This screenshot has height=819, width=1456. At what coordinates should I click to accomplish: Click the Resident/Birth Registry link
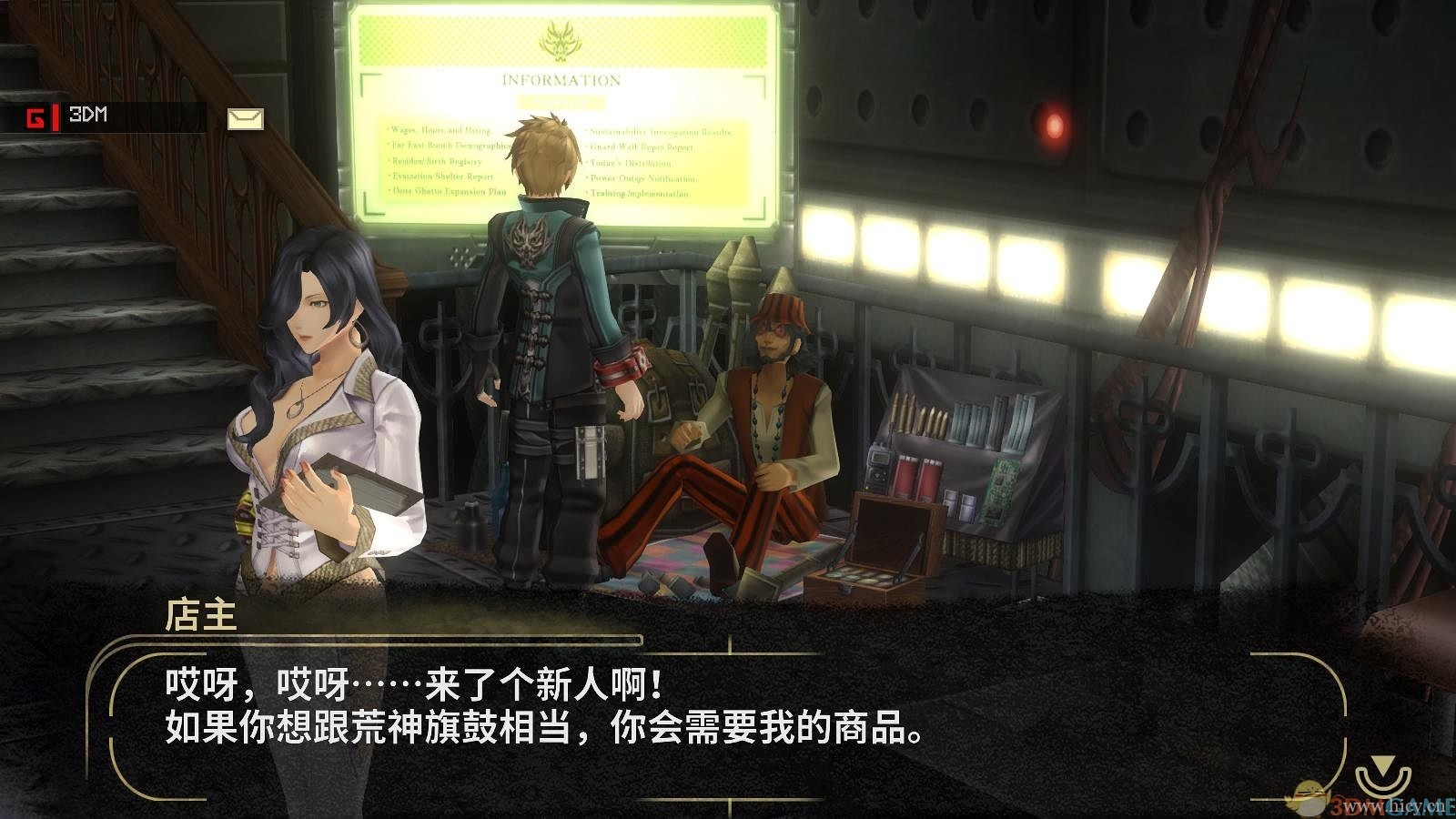tap(435, 161)
